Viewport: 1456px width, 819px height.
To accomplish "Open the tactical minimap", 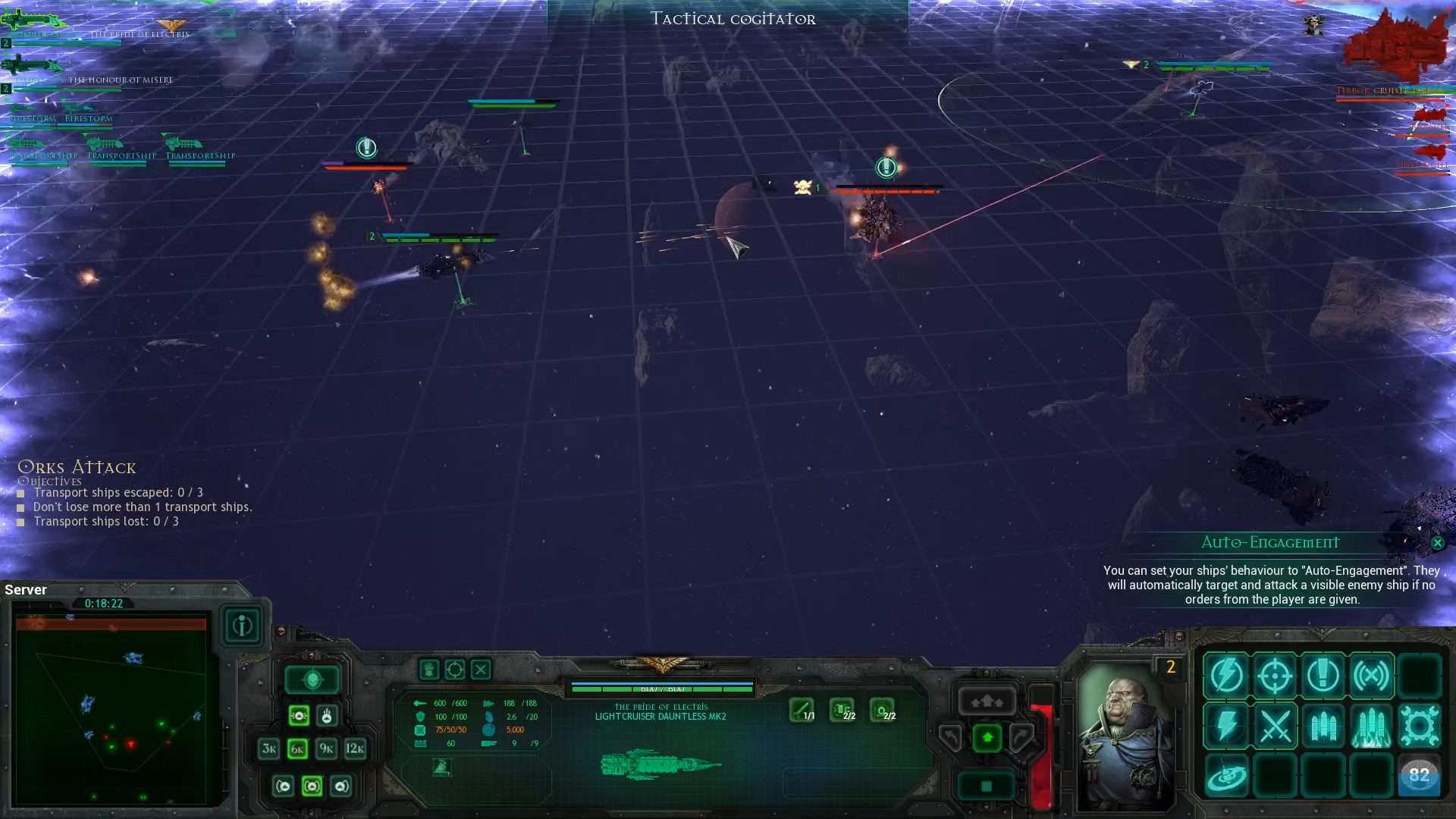I will [111, 707].
